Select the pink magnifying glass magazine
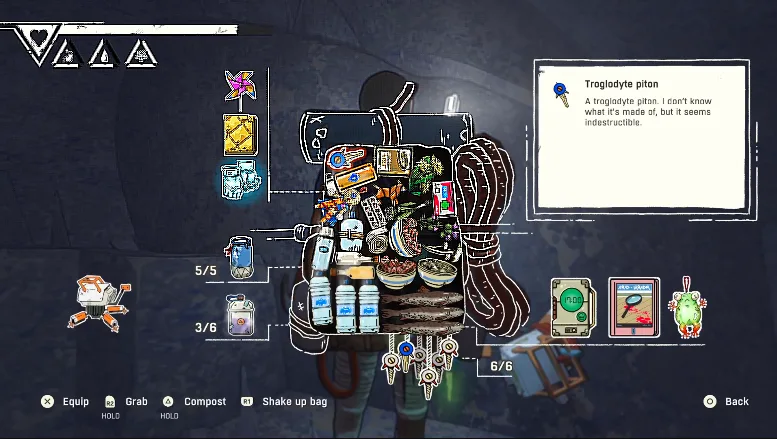 pyautogui.click(x=634, y=307)
